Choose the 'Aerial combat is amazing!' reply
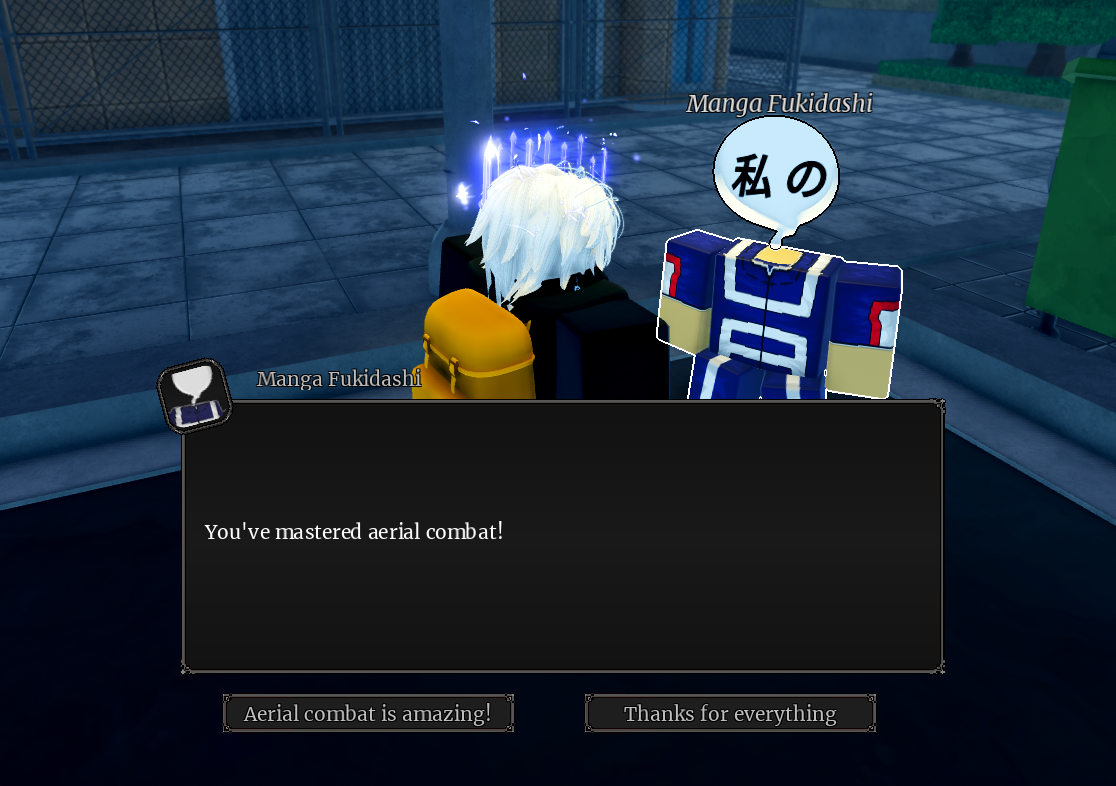 pyautogui.click(x=368, y=713)
